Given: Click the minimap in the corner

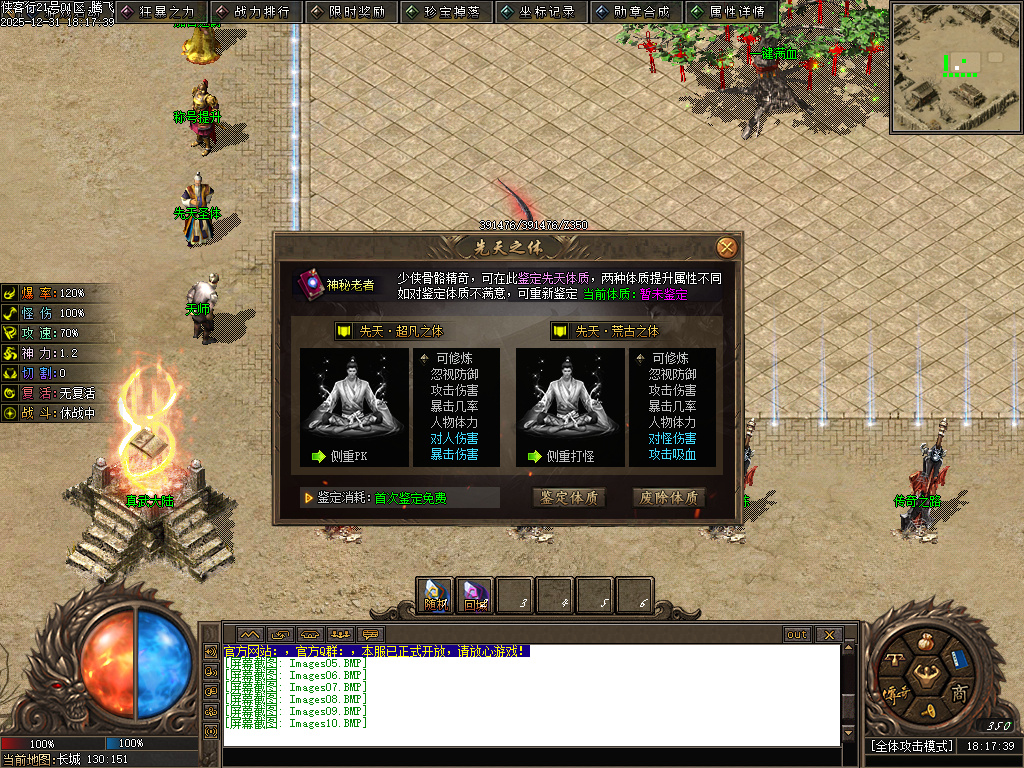Looking at the screenshot, I should pyautogui.click(x=954, y=68).
